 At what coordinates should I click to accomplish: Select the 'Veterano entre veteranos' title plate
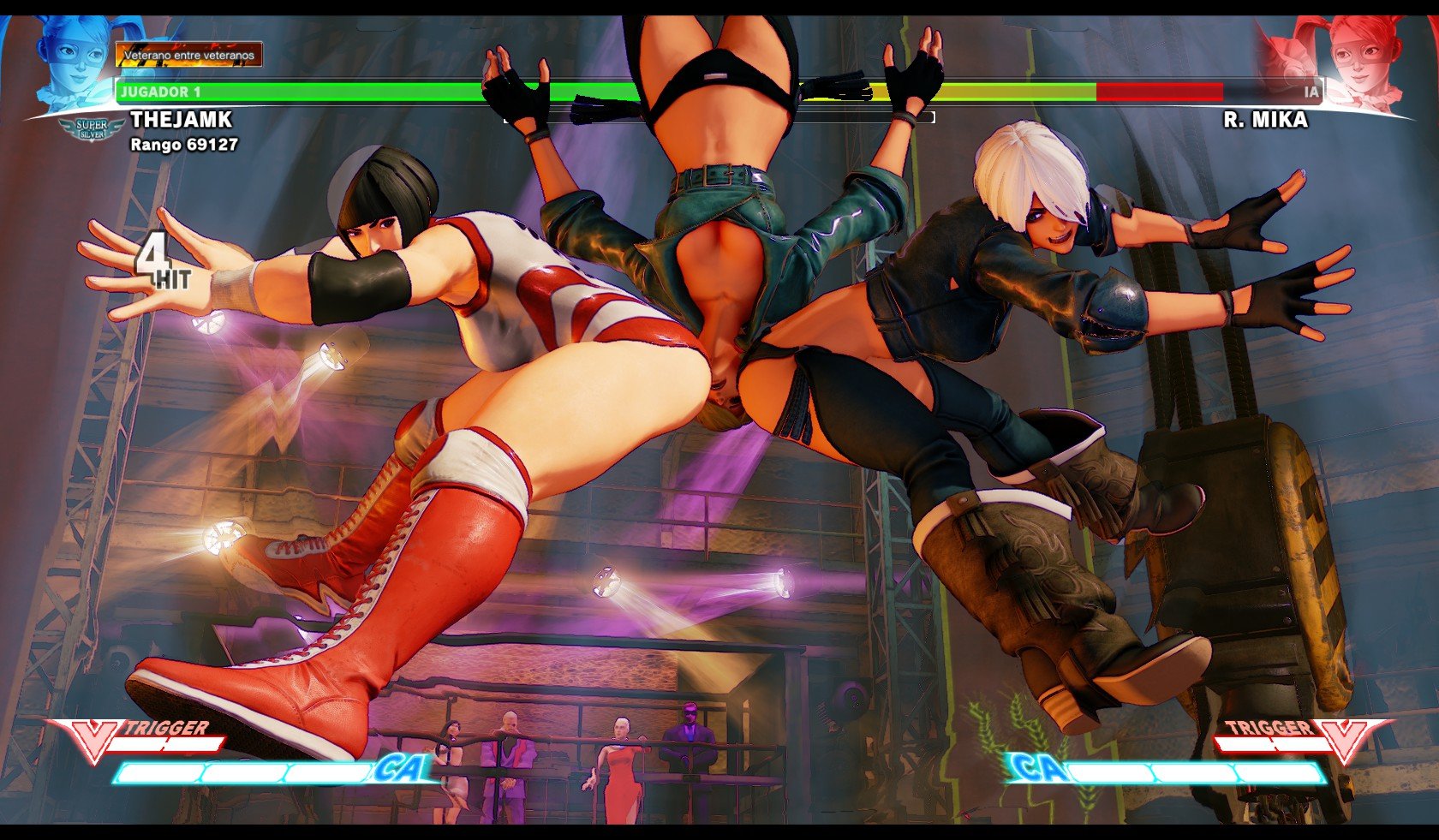pyautogui.click(x=188, y=56)
